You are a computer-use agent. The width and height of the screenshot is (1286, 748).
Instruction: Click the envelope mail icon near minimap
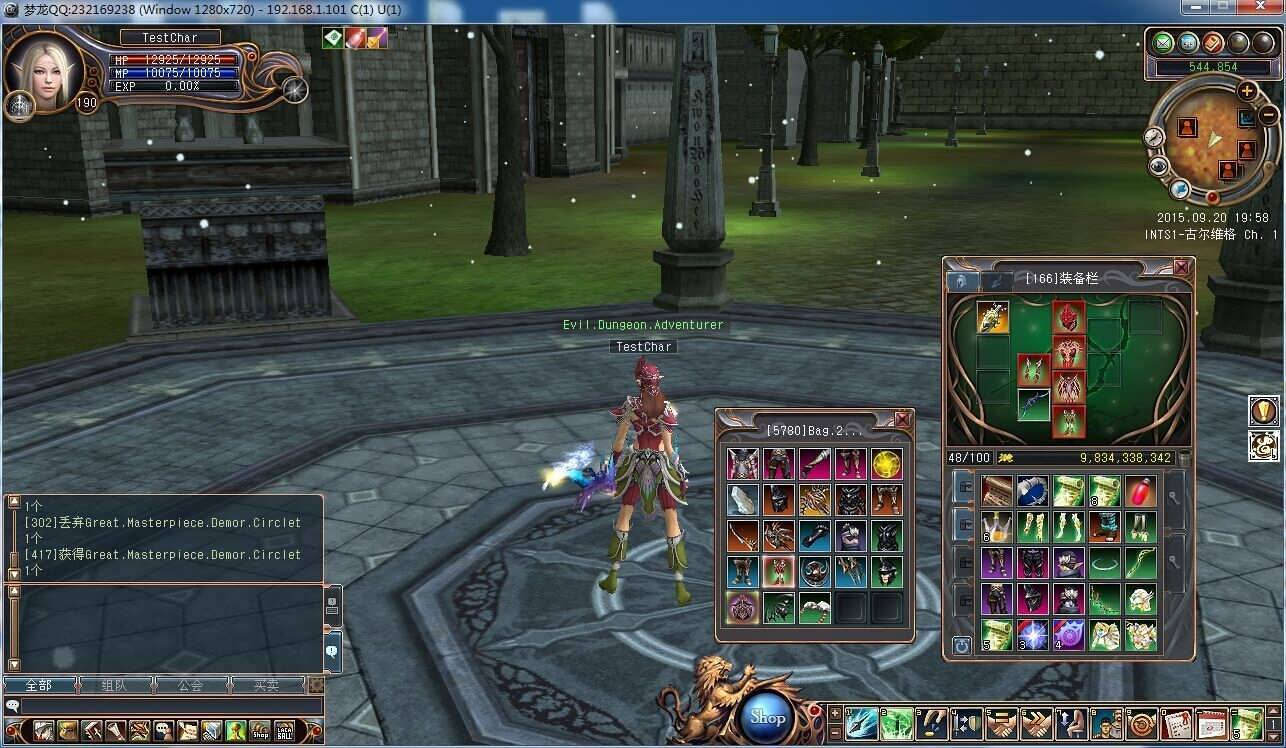tap(1162, 42)
